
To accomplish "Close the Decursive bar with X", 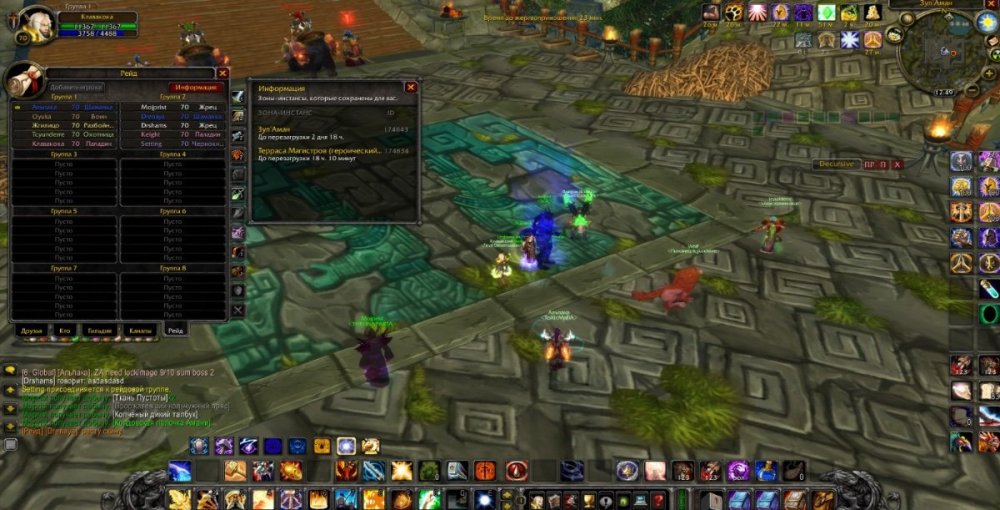I will (x=897, y=164).
